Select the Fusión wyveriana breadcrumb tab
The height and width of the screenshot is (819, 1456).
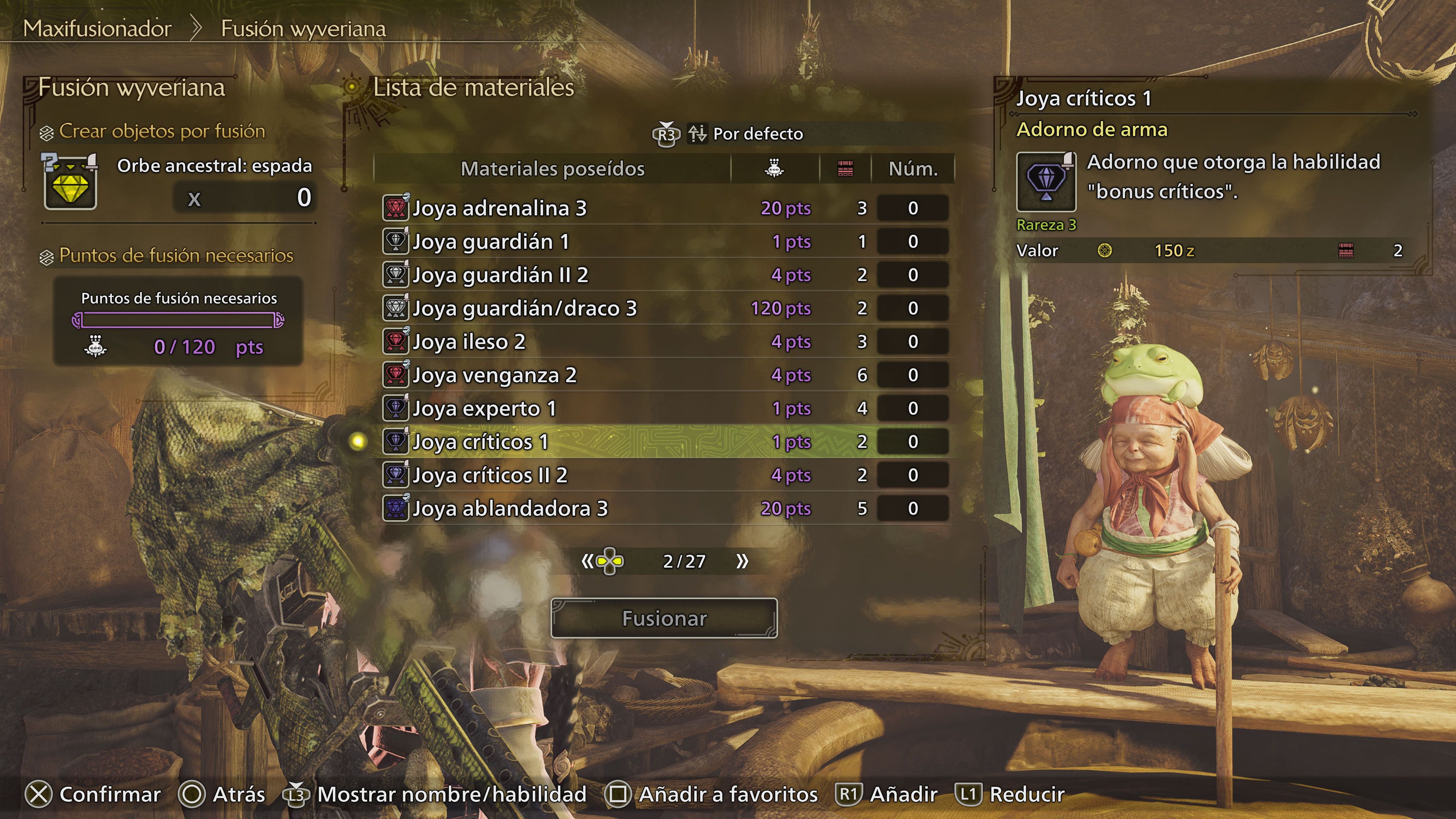coord(303,29)
